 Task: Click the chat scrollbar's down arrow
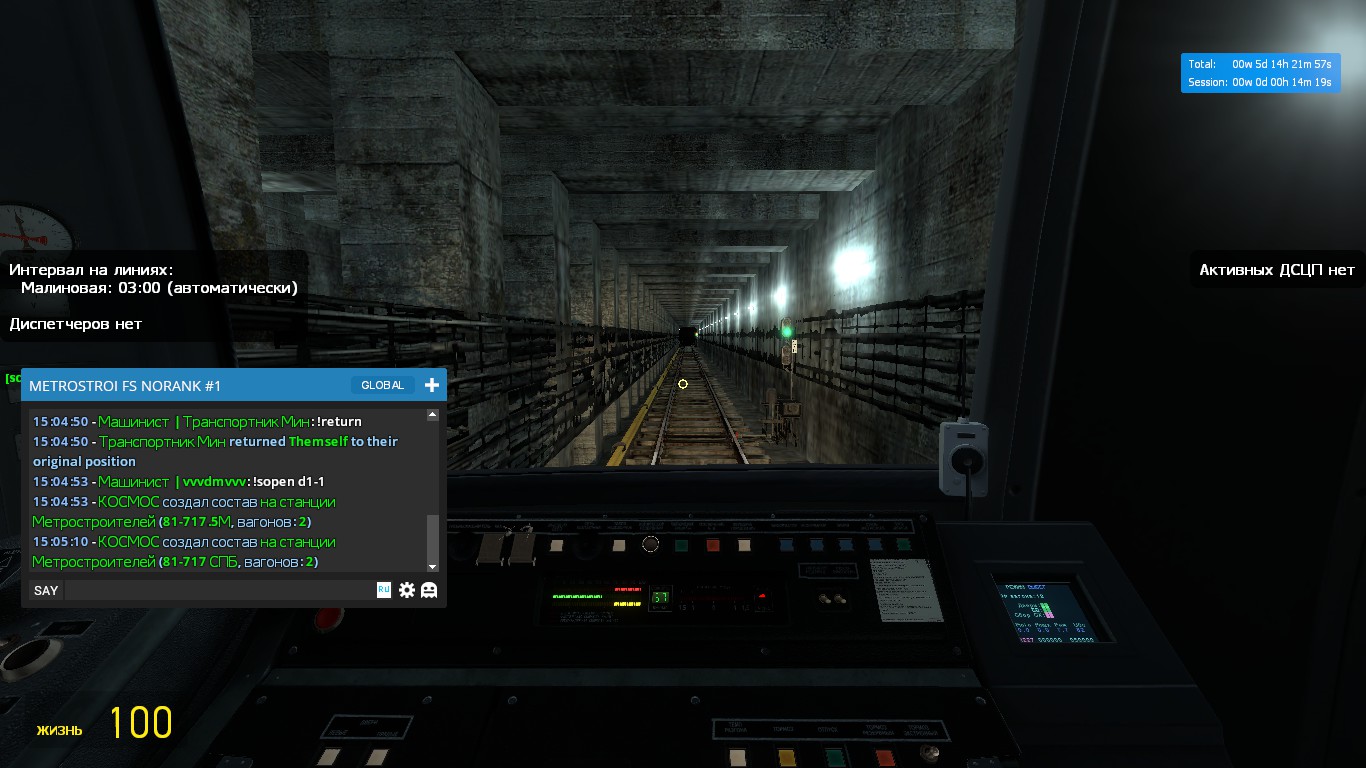point(433,567)
